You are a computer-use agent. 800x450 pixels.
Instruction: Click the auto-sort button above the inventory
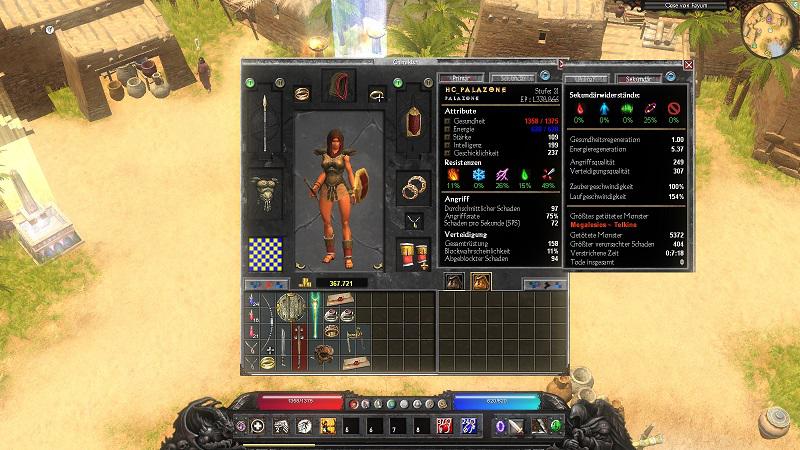262,284
